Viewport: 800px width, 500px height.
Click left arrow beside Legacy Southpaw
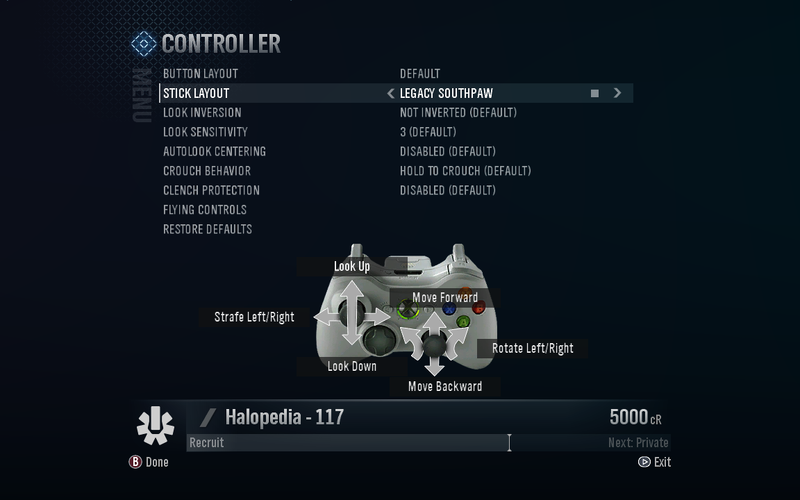390,94
